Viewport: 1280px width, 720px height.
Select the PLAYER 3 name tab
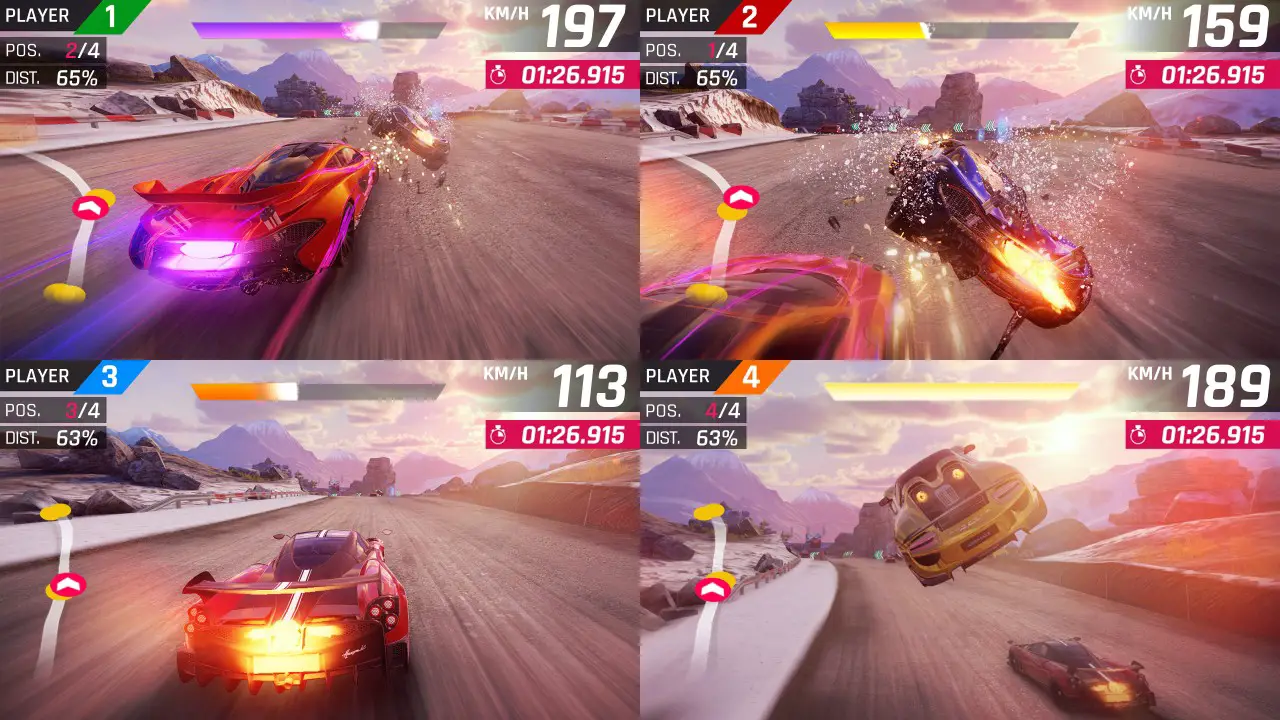[37, 375]
